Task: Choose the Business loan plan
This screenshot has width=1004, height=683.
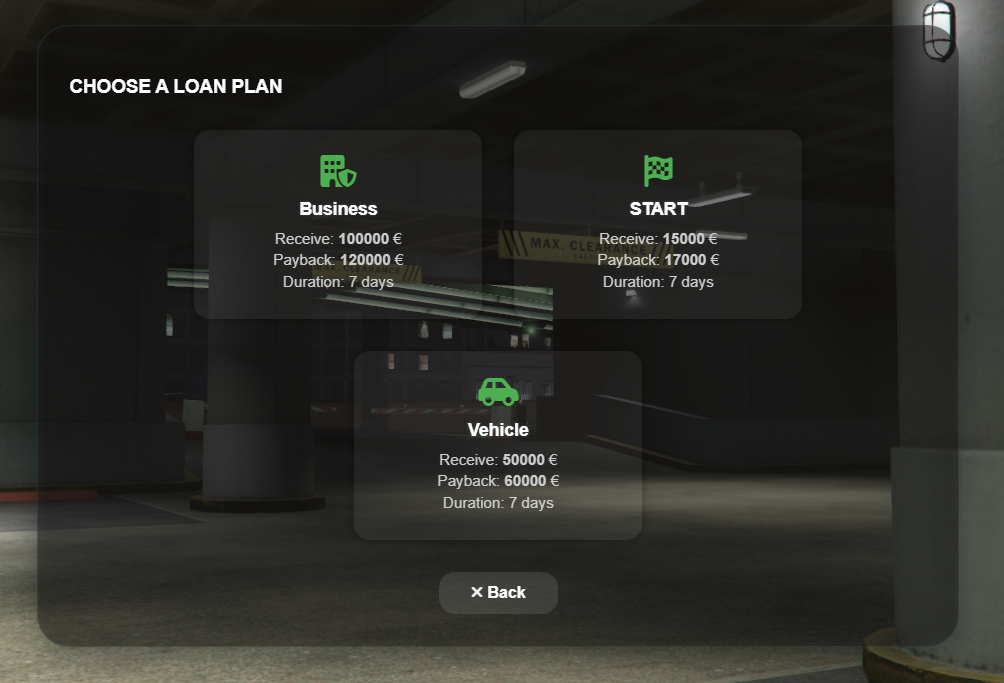Action: click(338, 224)
